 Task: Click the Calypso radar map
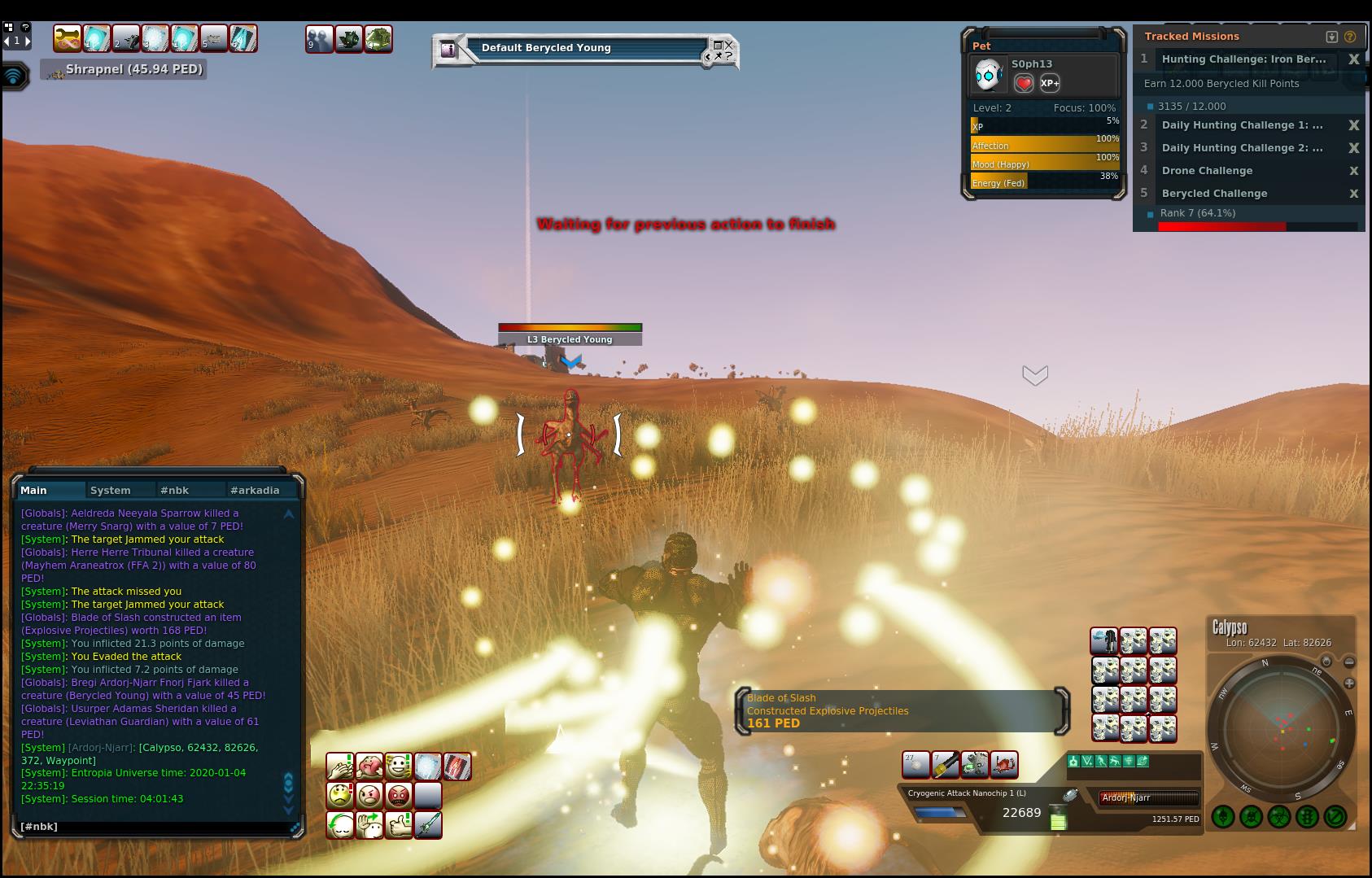click(x=1280, y=728)
